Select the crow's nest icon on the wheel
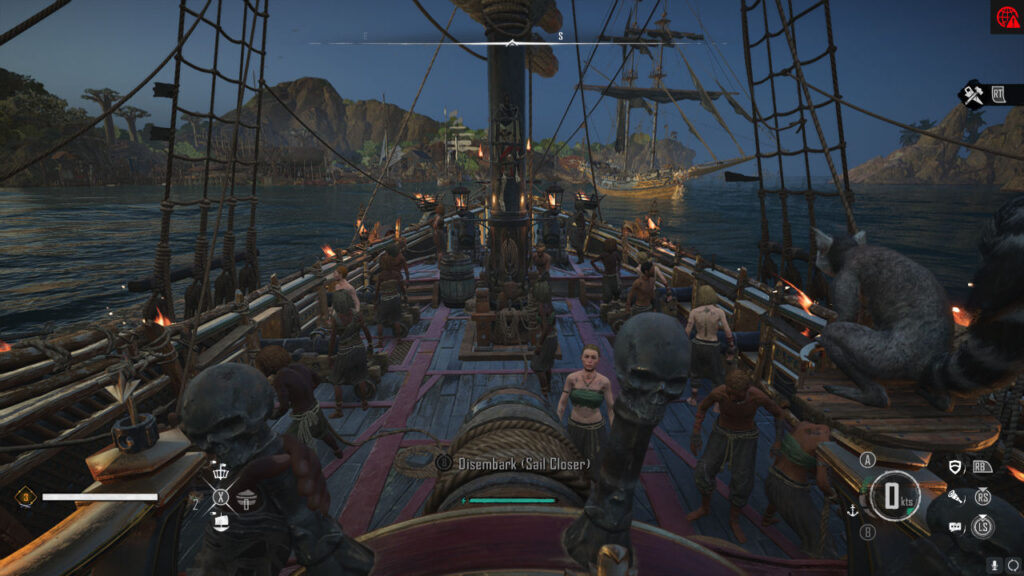 point(222,473)
